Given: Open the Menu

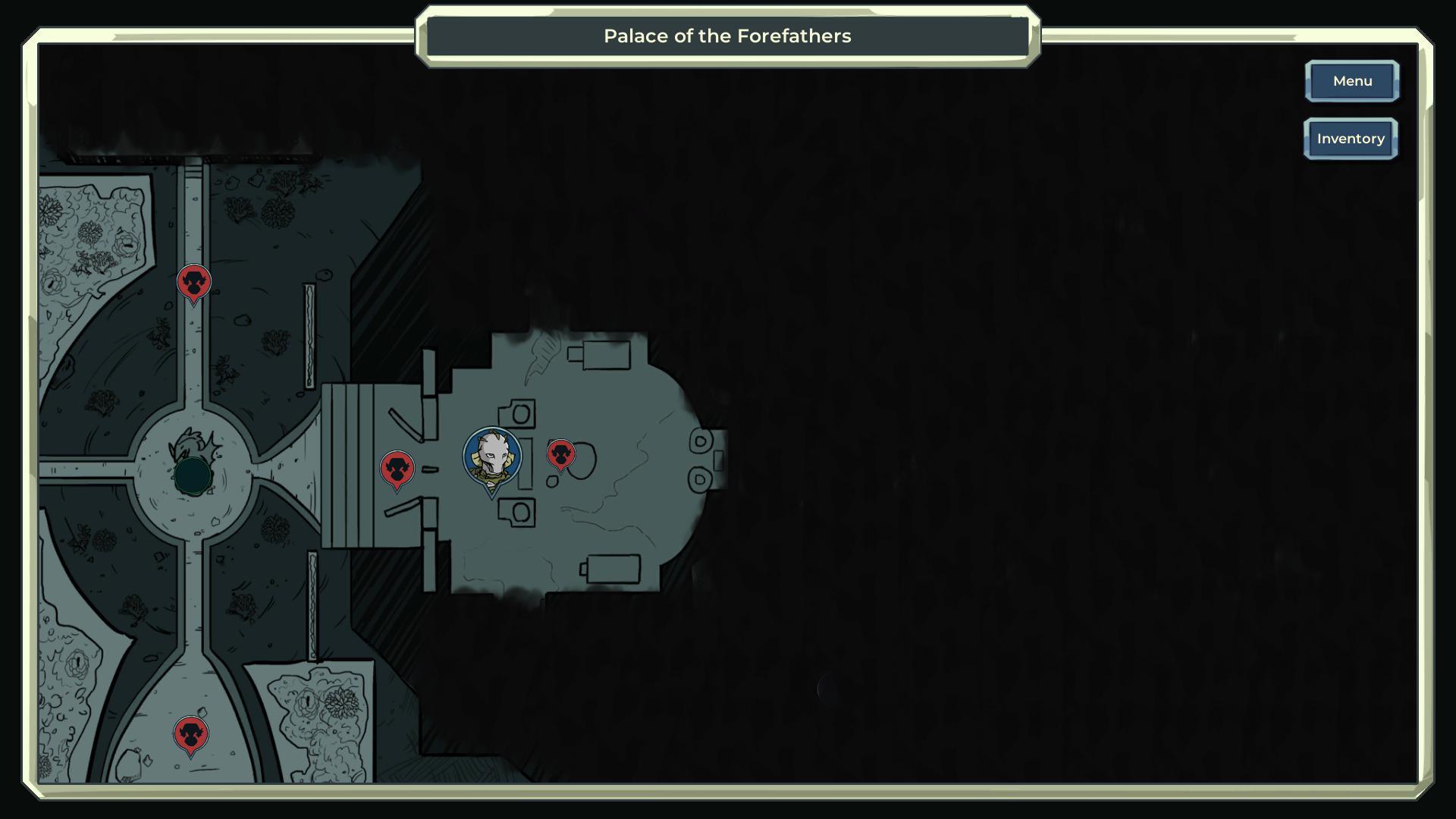Looking at the screenshot, I should (x=1351, y=81).
